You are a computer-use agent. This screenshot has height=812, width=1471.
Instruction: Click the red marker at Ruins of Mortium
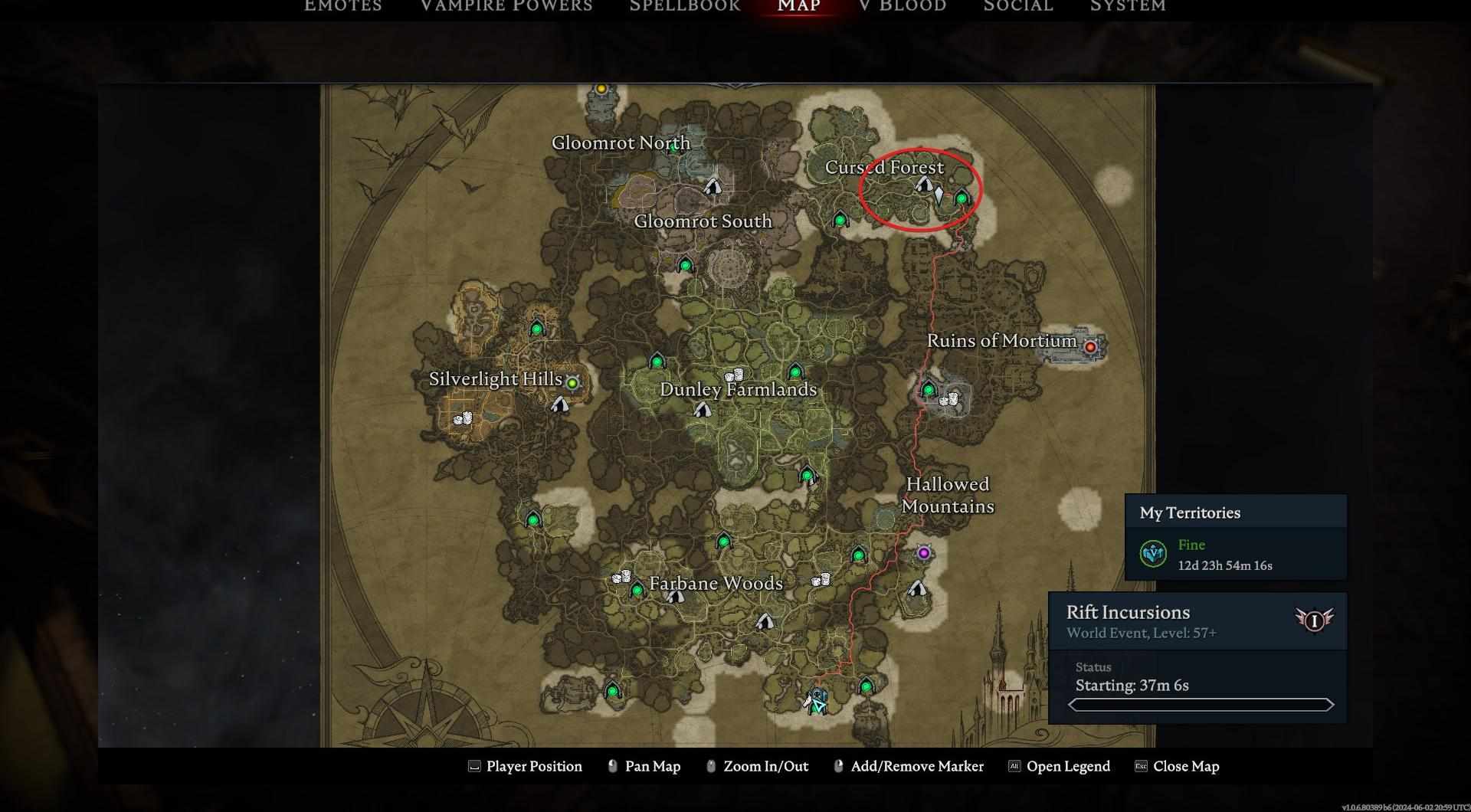[1090, 347]
